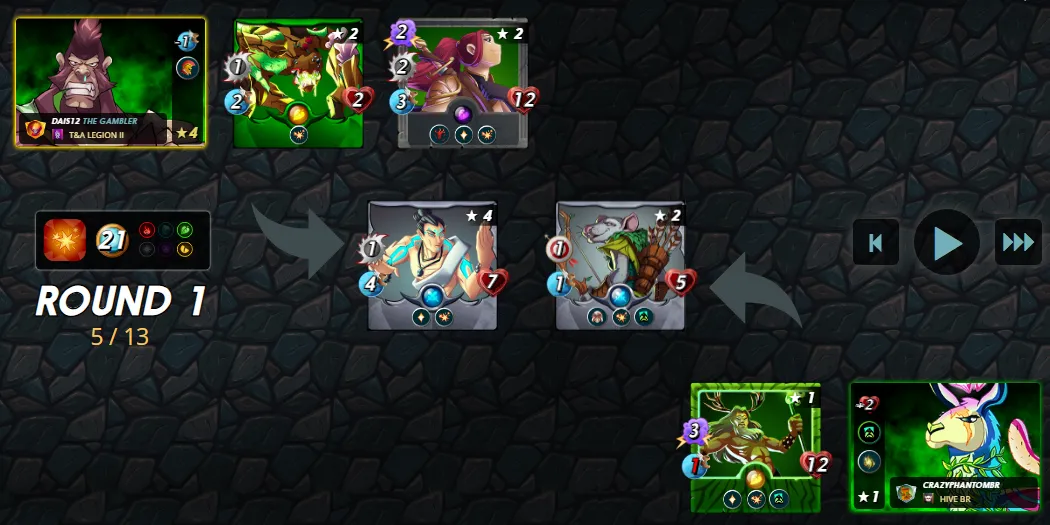Click the 21 mana cap badge
The width and height of the screenshot is (1050, 525).
(112, 240)
